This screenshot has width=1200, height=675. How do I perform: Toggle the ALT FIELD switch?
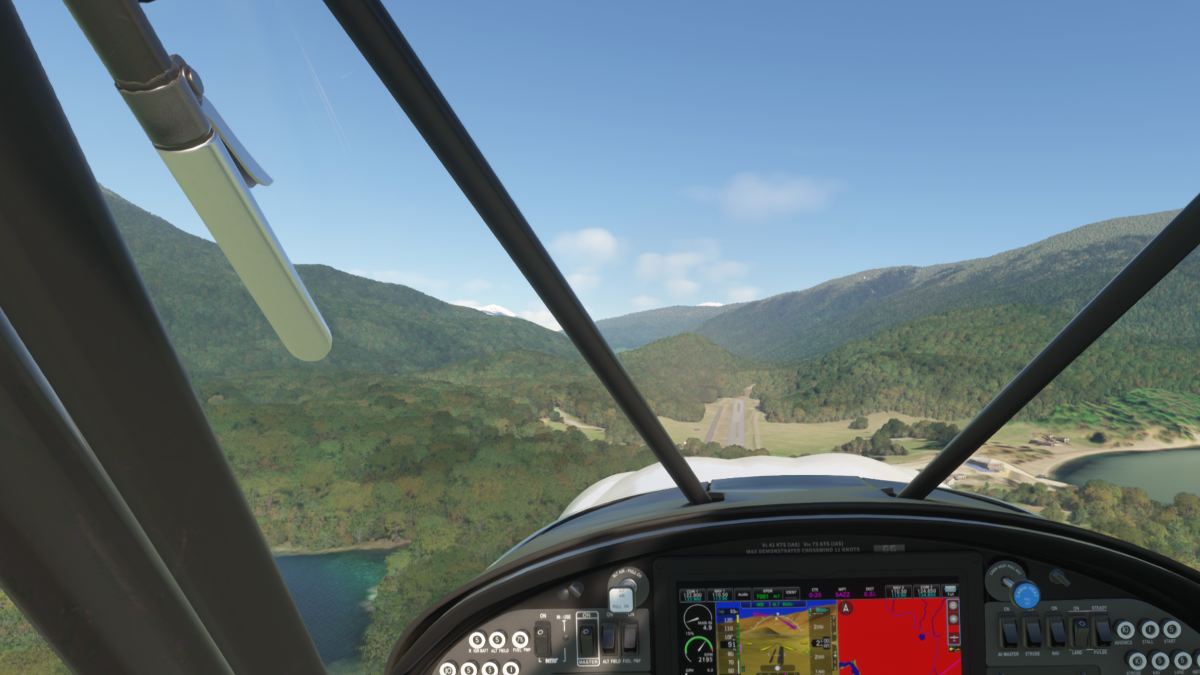pos(608,637)
